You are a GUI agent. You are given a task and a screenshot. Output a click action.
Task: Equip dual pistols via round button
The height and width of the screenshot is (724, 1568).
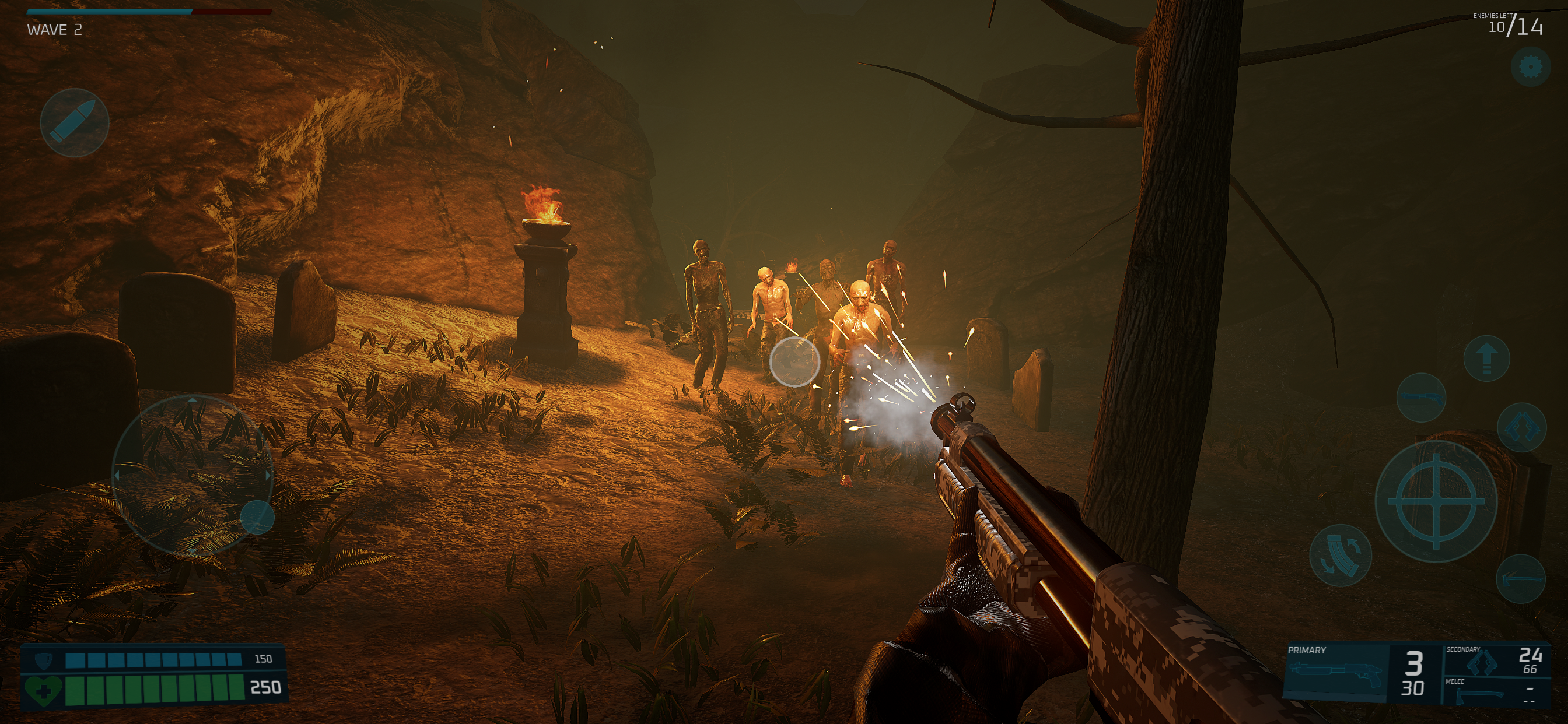click(x=1521, y=428)
